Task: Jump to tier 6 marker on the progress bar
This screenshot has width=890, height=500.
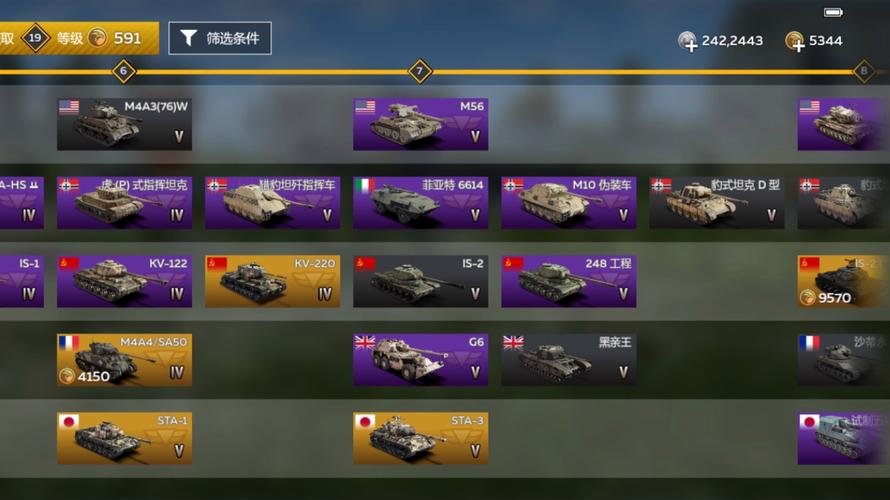Action: click(x=123, y=71)
